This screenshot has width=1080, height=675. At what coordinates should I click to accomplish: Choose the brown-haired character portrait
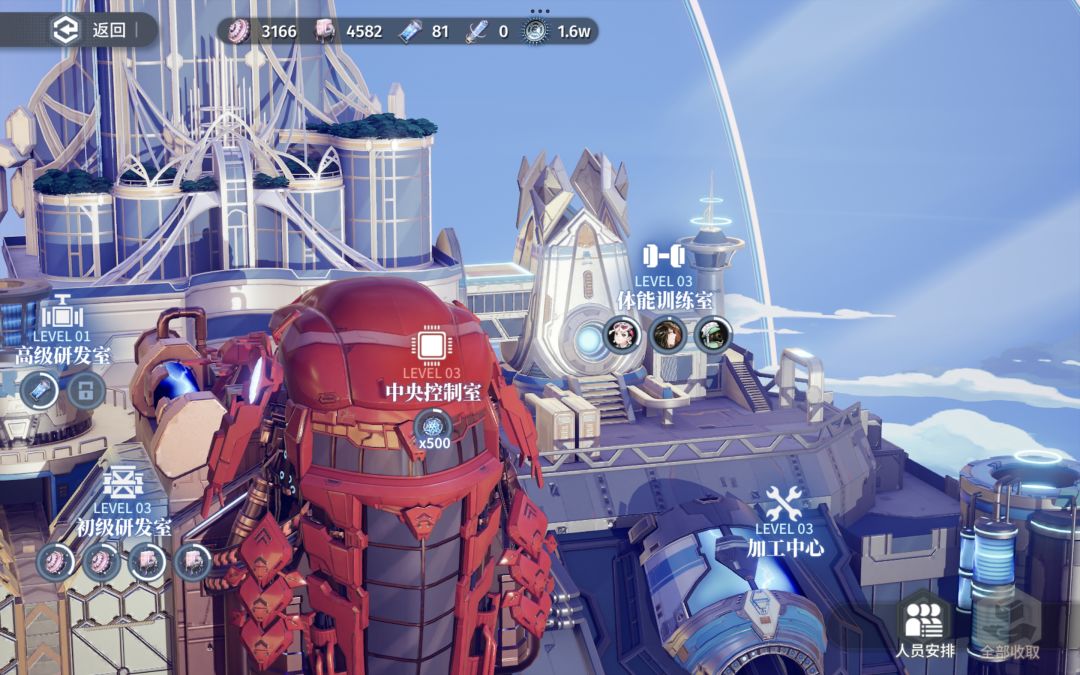point(667,334)
